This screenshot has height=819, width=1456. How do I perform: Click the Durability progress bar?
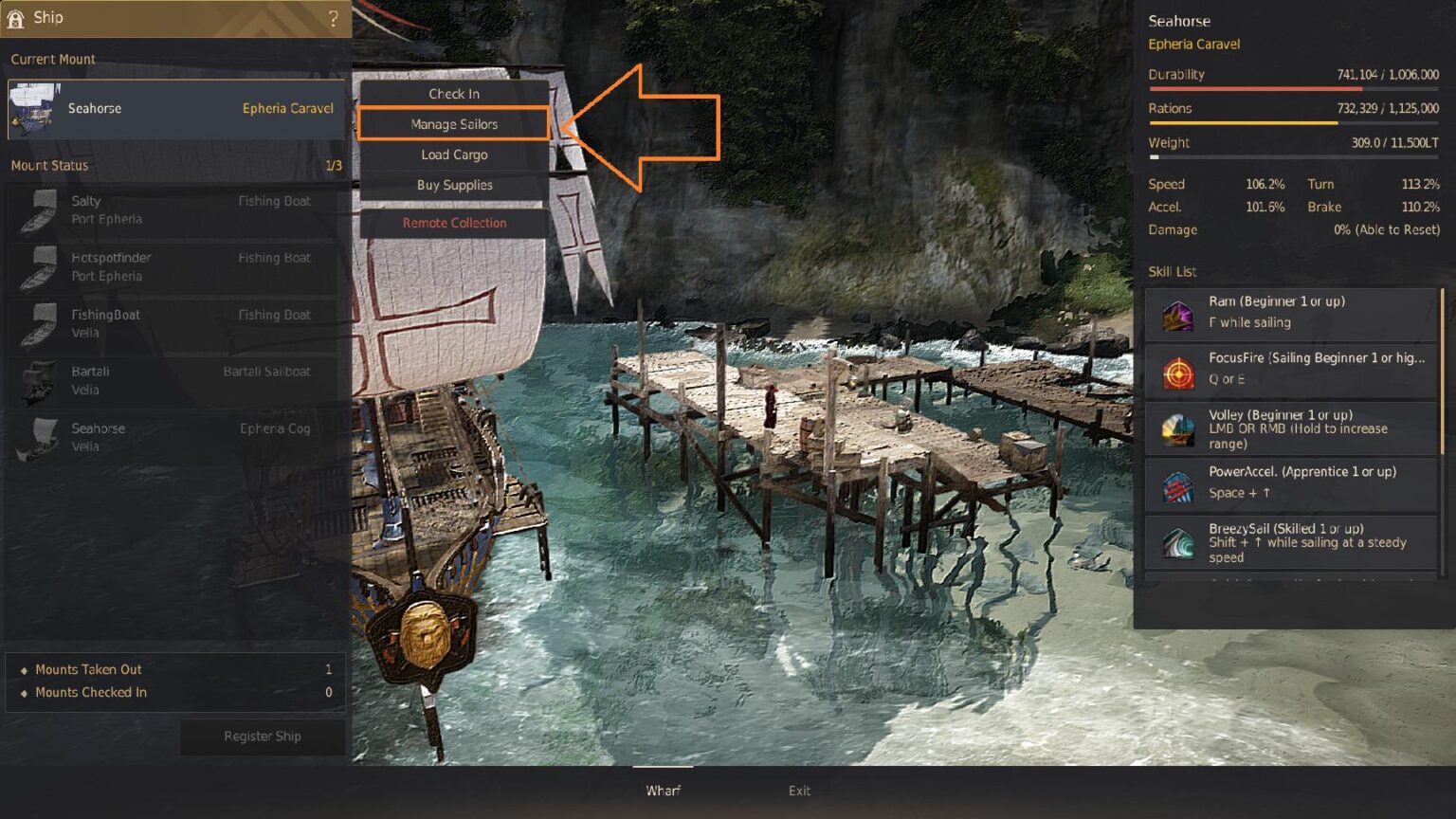(x=1293, y=87)
